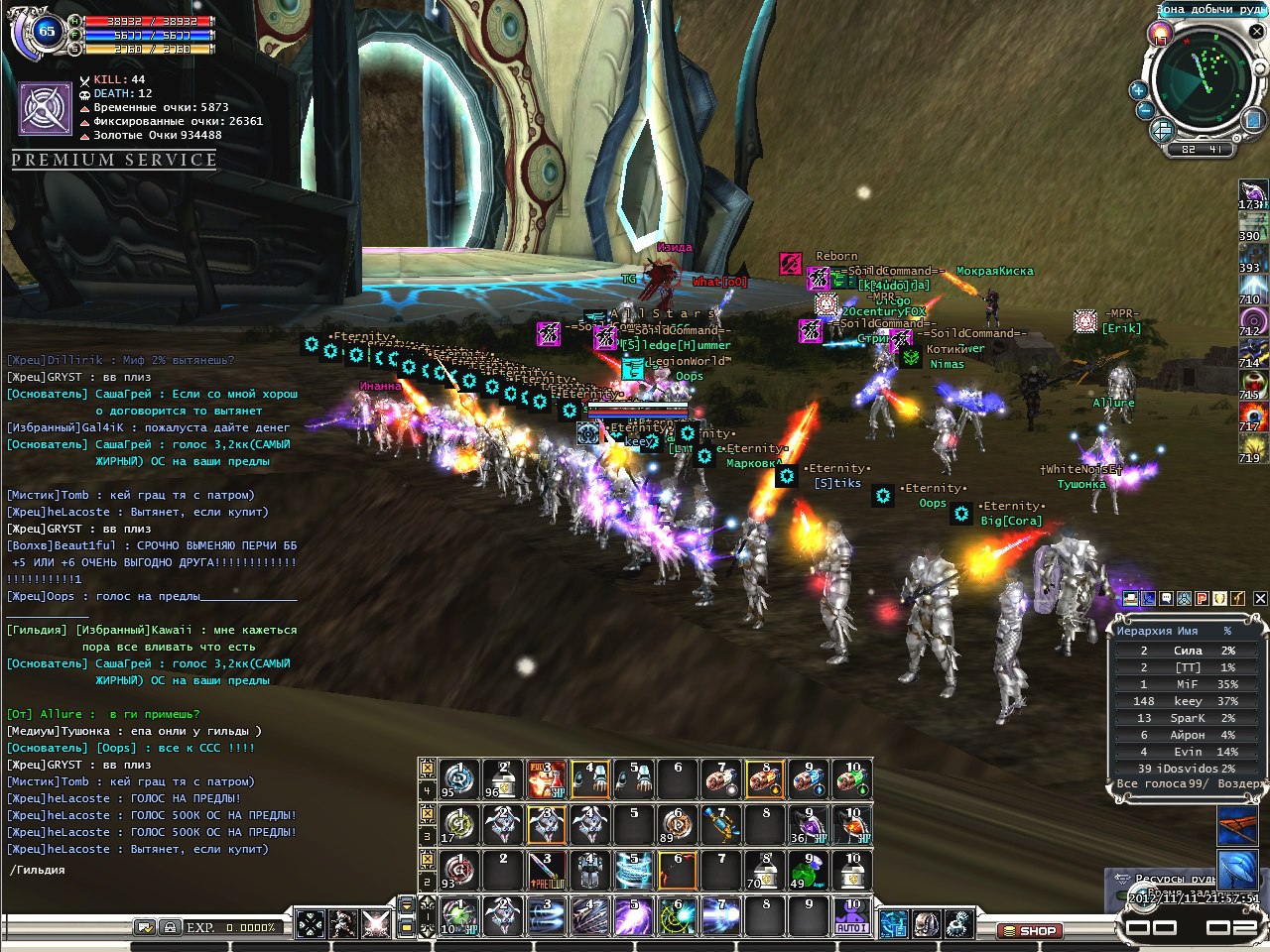
Task: Activate the purple vortex skill in slot 5
Action: click(x=633, y=916)
